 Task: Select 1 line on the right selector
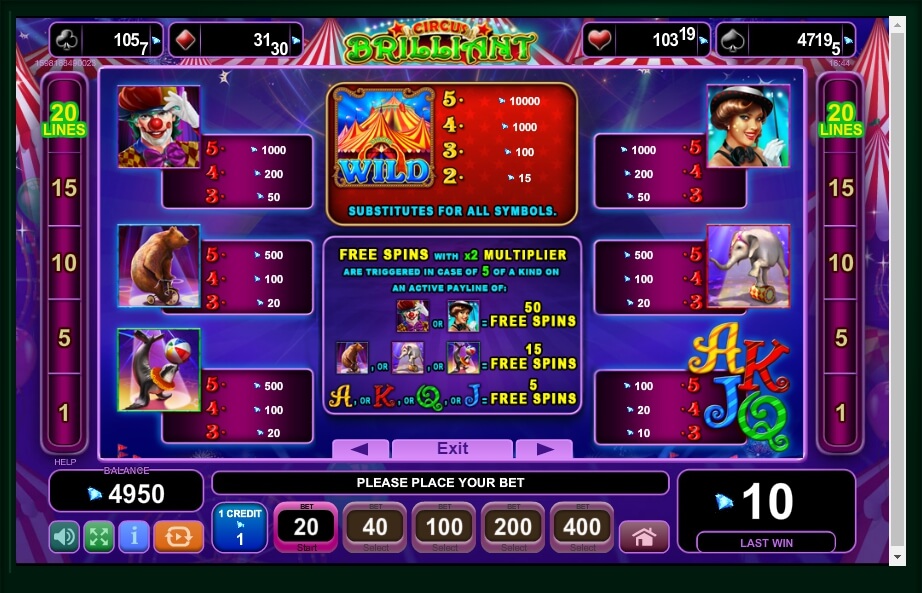841,412
